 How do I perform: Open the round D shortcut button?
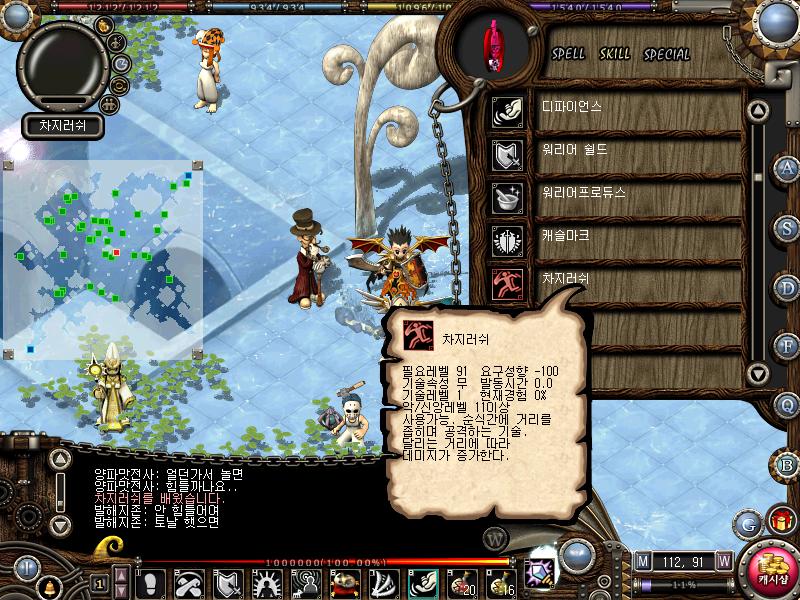(x=786, y=288)
